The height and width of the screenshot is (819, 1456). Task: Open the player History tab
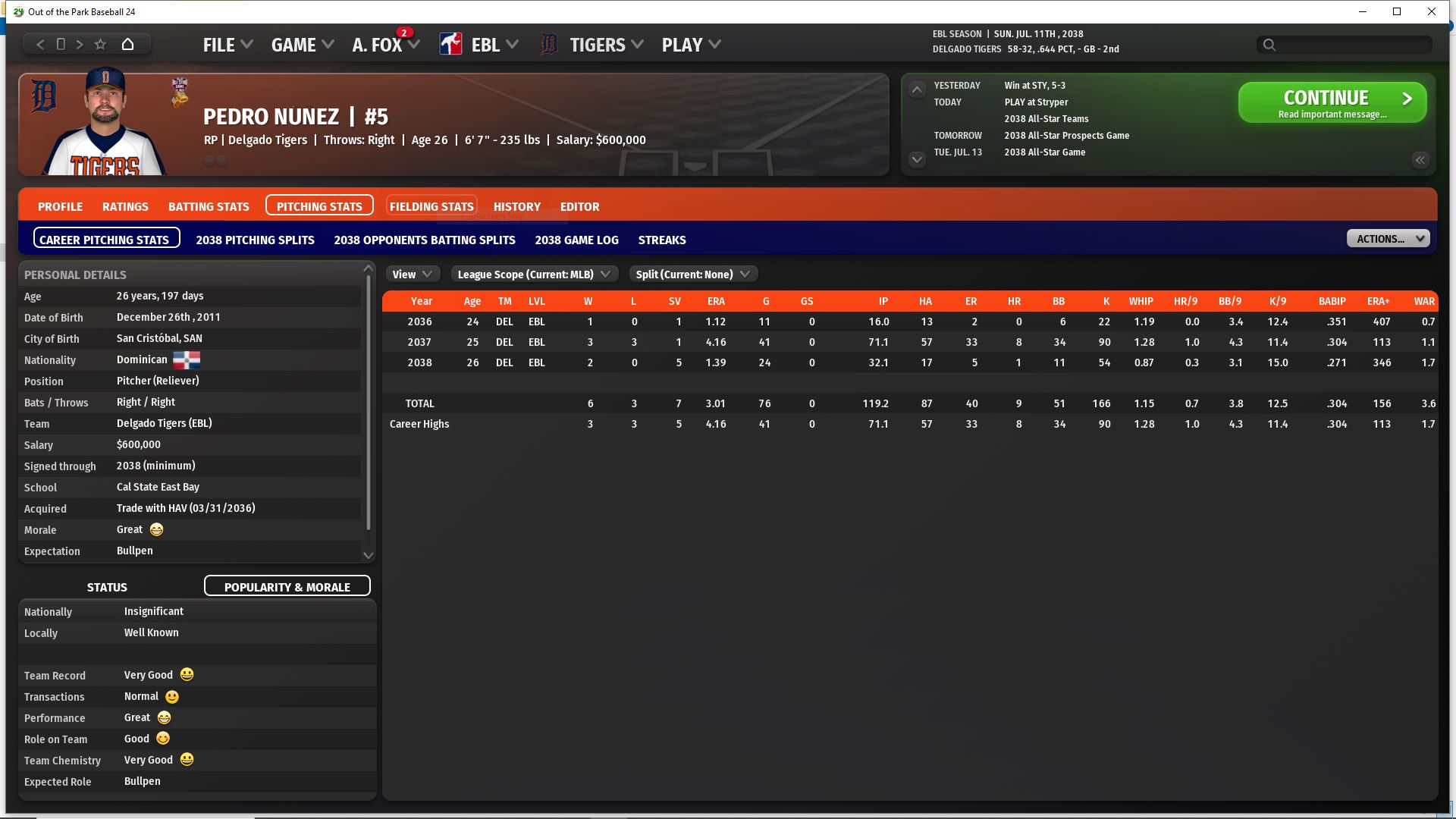tap(516, 206)
